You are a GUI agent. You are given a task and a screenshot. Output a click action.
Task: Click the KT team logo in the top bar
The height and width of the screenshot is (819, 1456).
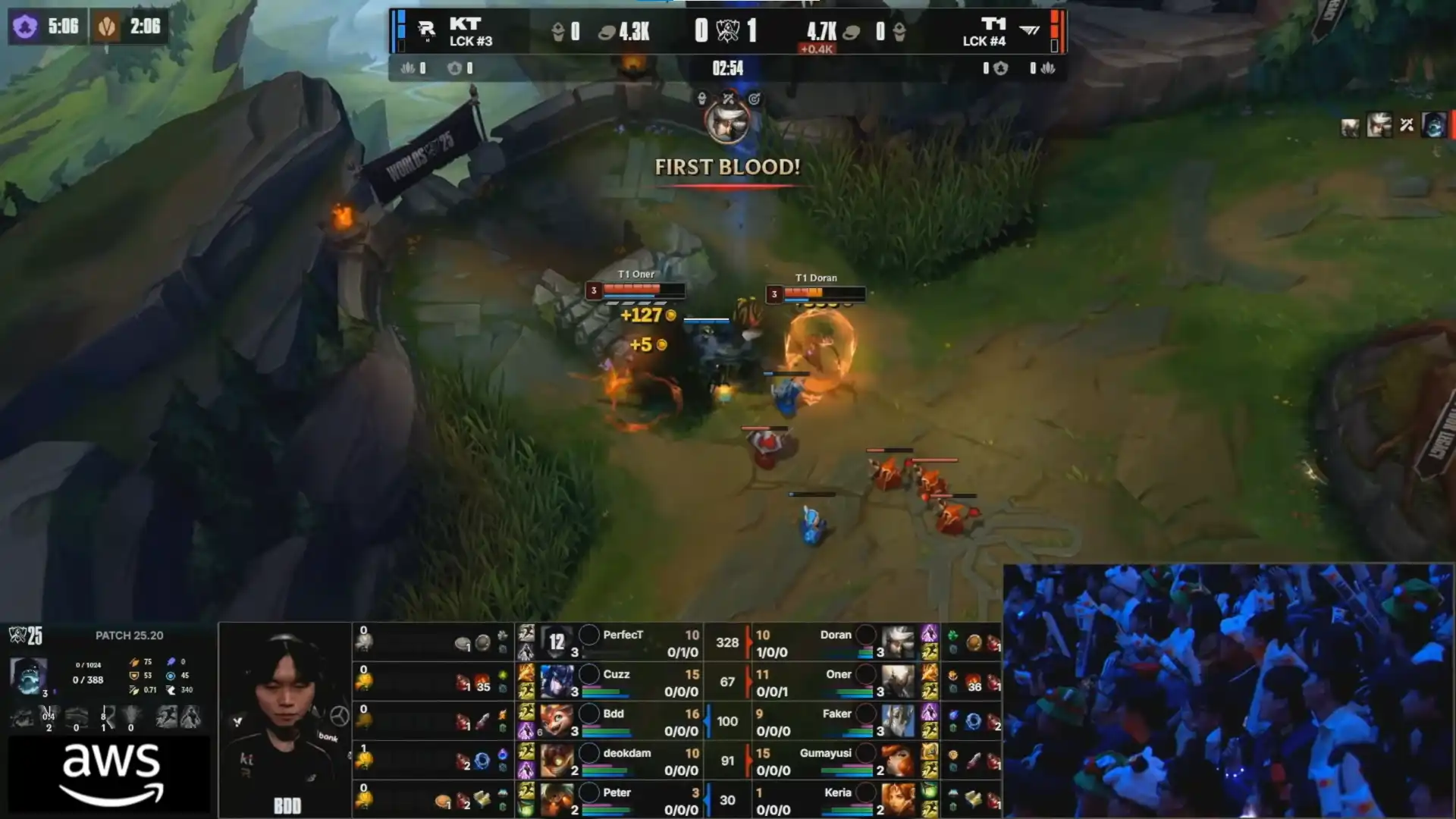[x=426, y=30]
